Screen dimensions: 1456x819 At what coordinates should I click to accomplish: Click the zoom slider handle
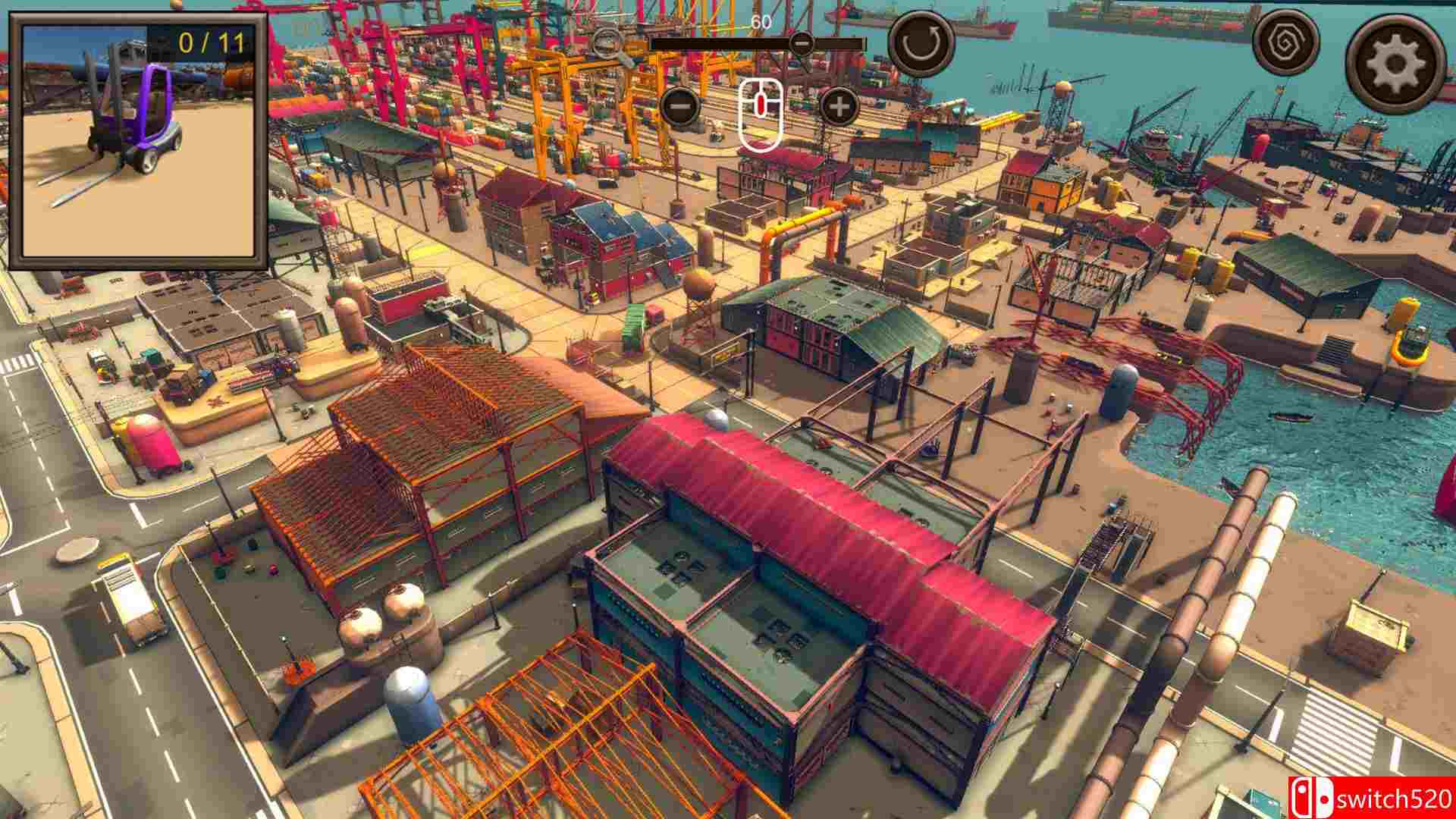[802, 43]
